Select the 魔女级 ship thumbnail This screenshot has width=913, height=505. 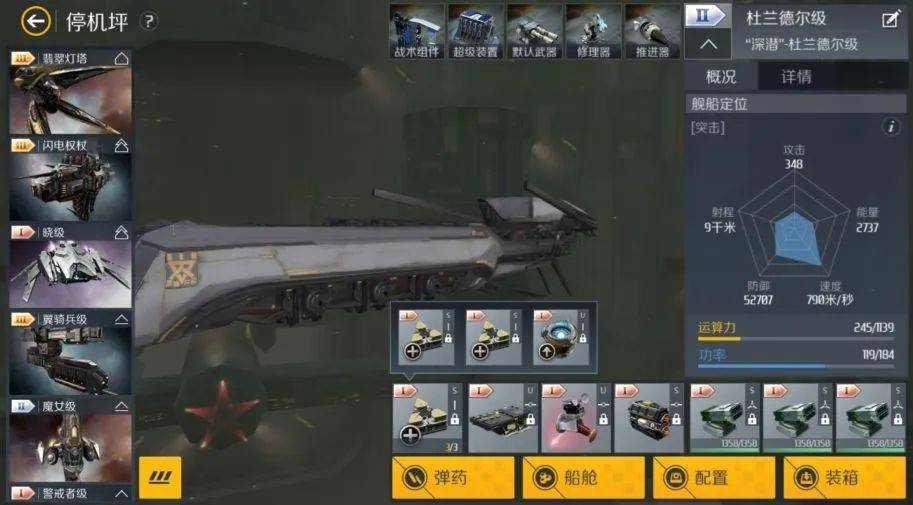[x=70, y=440]
